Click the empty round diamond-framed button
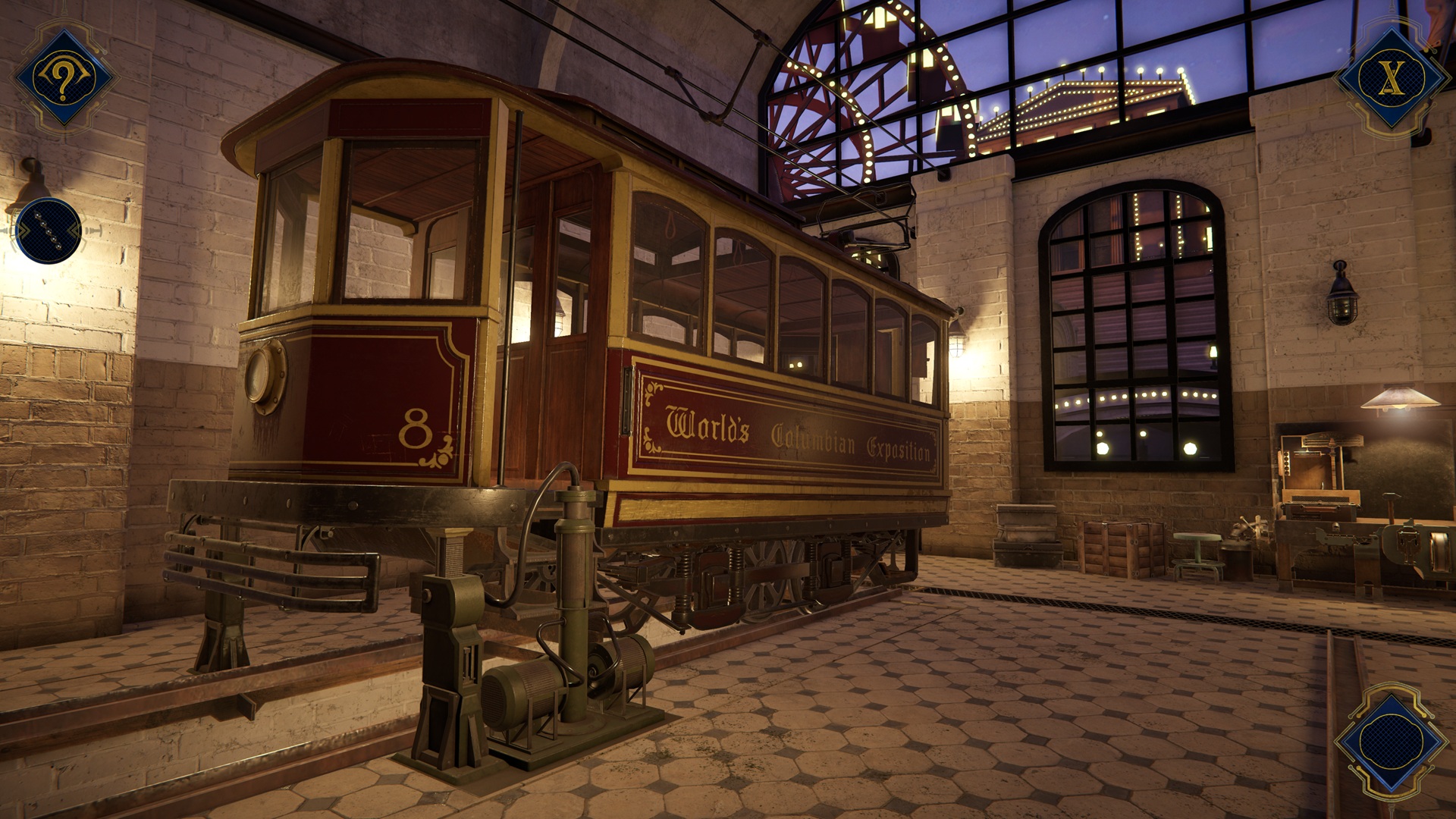Viewport: 1456px width, 819px height. [1390, 741]
